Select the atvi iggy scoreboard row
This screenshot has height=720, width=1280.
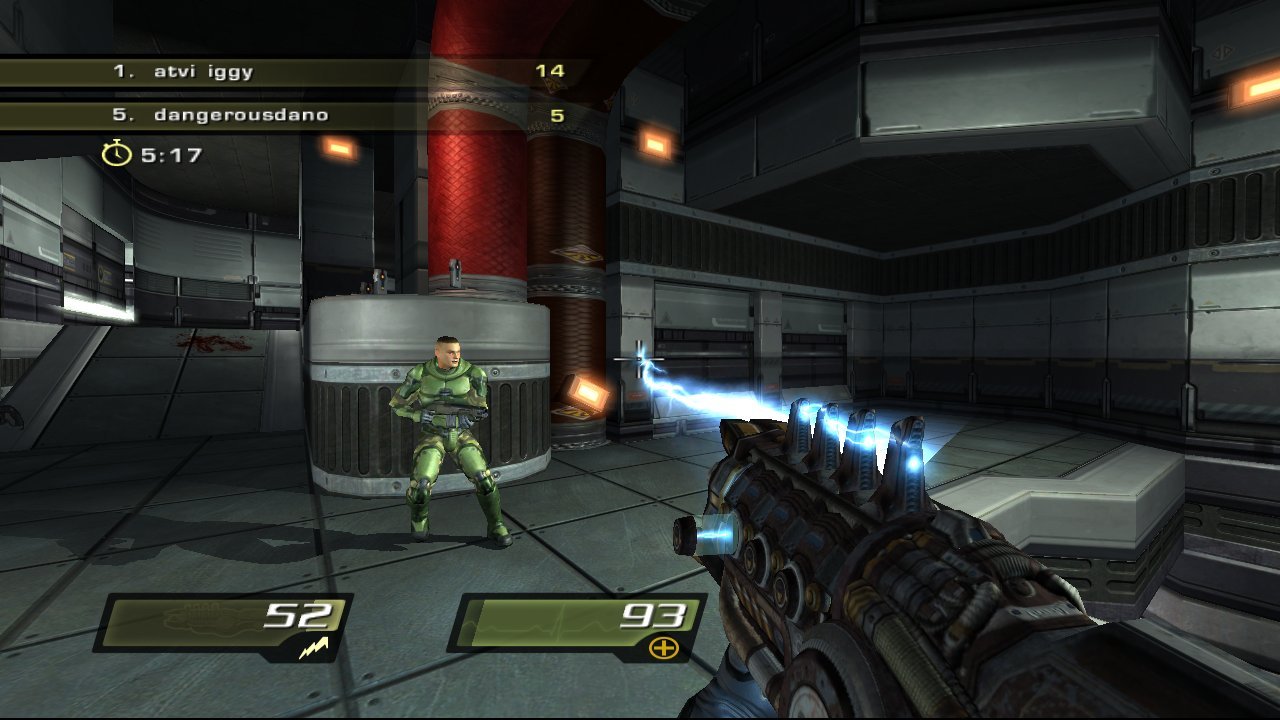click(290, 72)
